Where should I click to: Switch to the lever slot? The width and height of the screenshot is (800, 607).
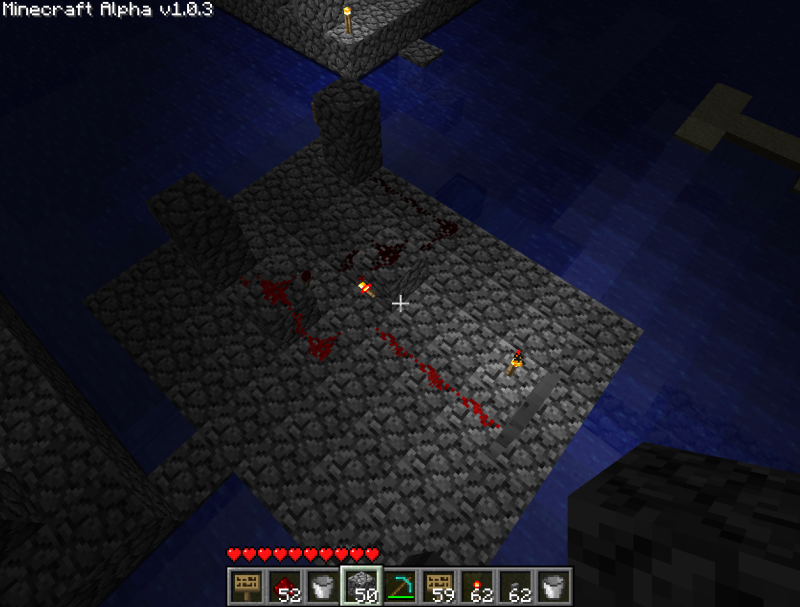coord(516,586)
